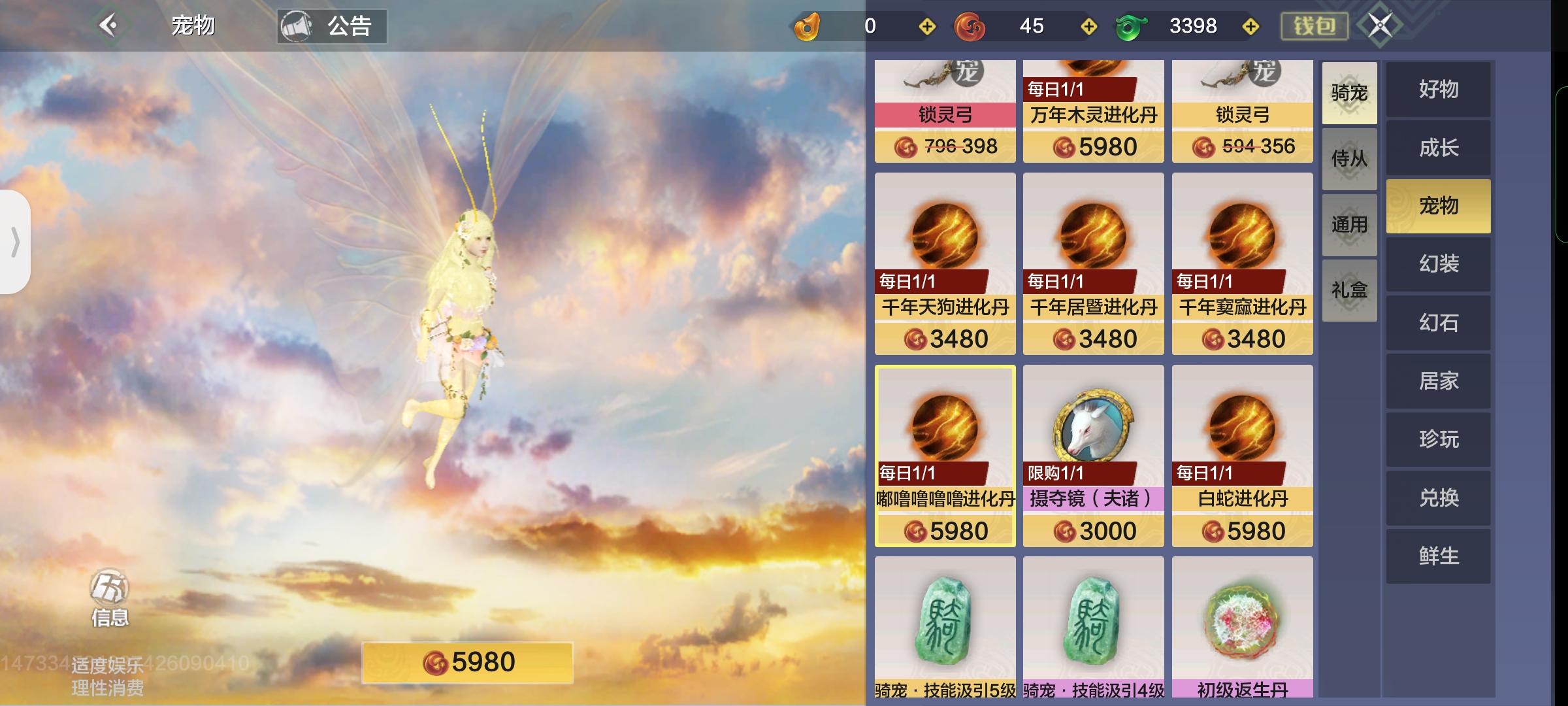Add green currency via its plus button
Viewport: 1568px width, 706px height.
point(1250,26)
